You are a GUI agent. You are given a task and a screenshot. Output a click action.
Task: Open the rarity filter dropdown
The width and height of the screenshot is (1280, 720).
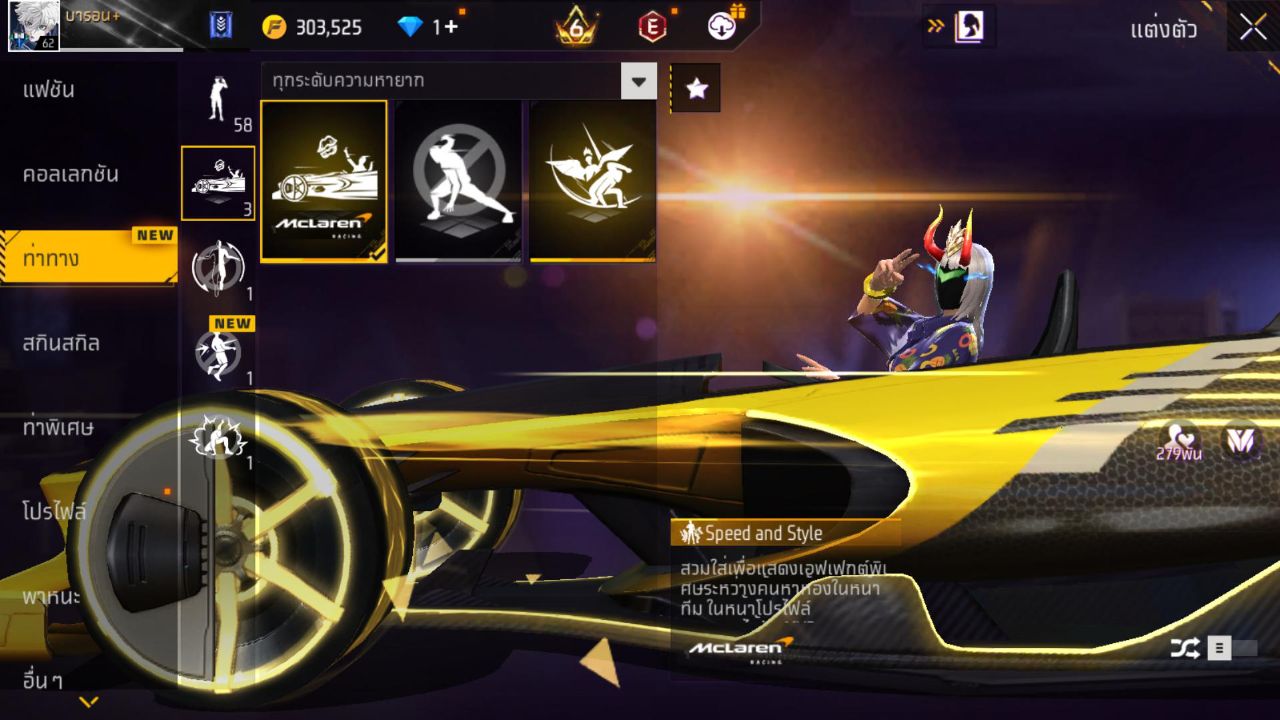638,81
